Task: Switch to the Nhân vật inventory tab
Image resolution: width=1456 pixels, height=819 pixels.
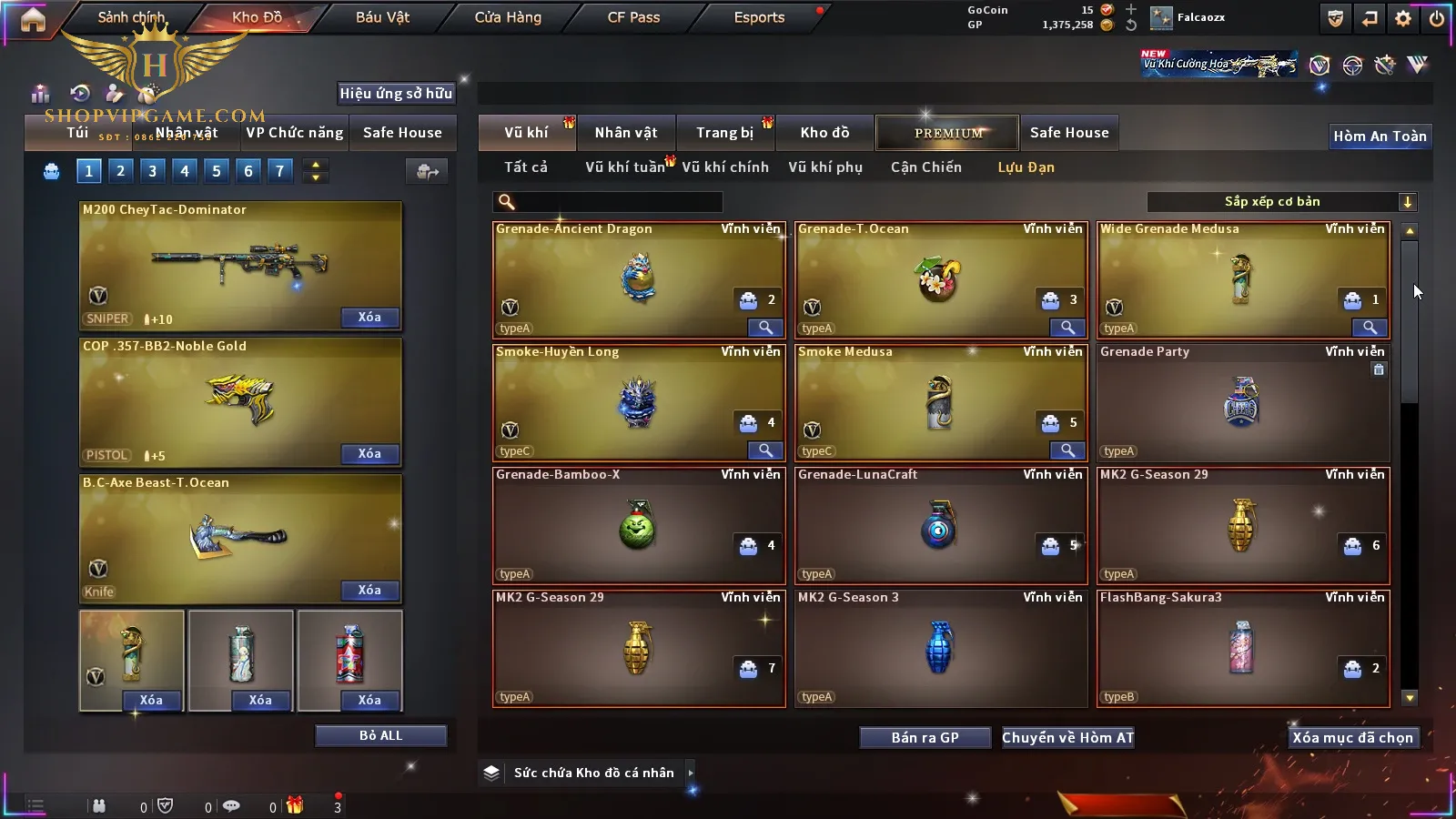Action: point(626,133)
